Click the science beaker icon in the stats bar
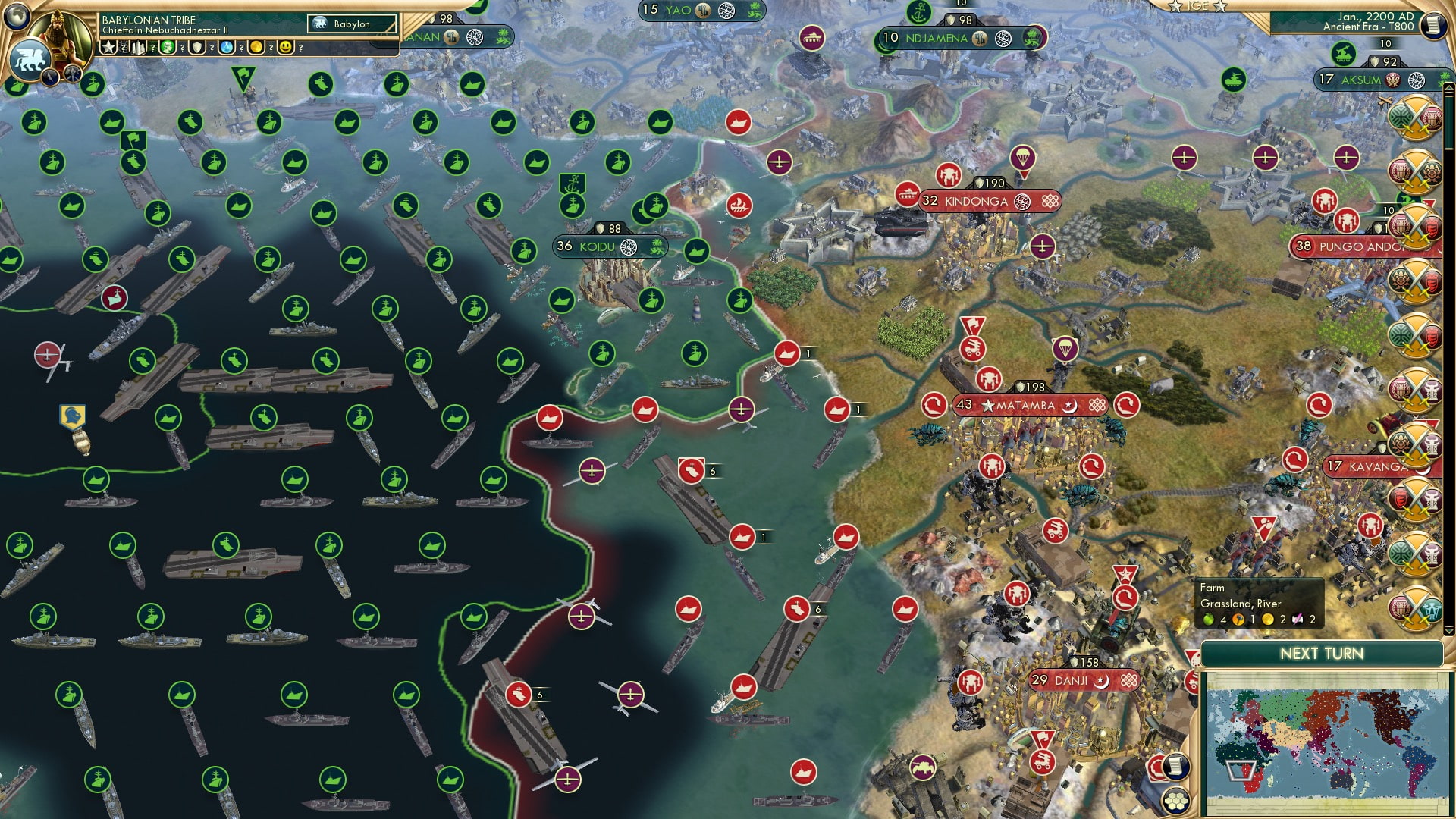1456x819 pixels. (227, 47)
